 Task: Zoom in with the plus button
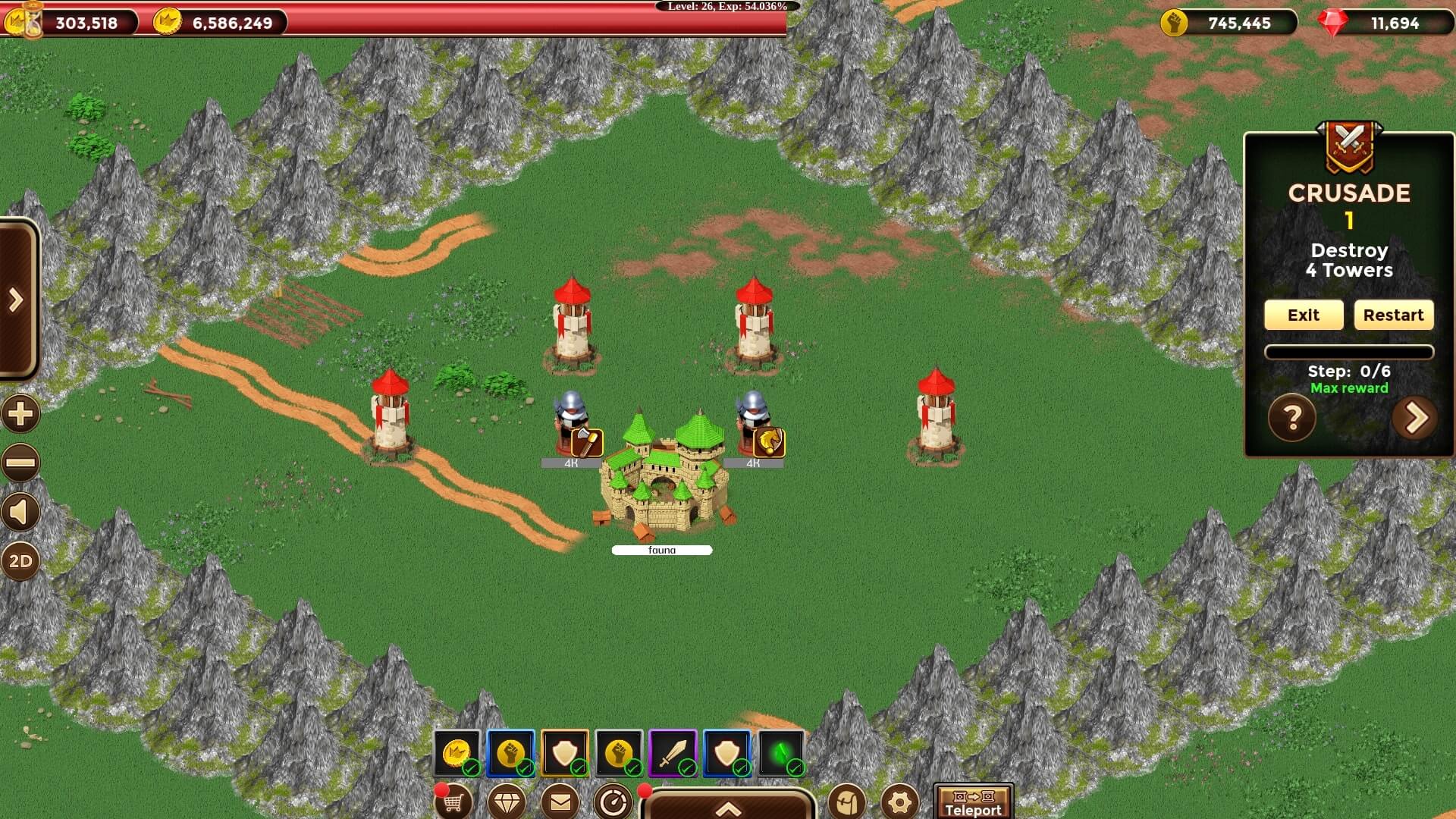[20, 414]
